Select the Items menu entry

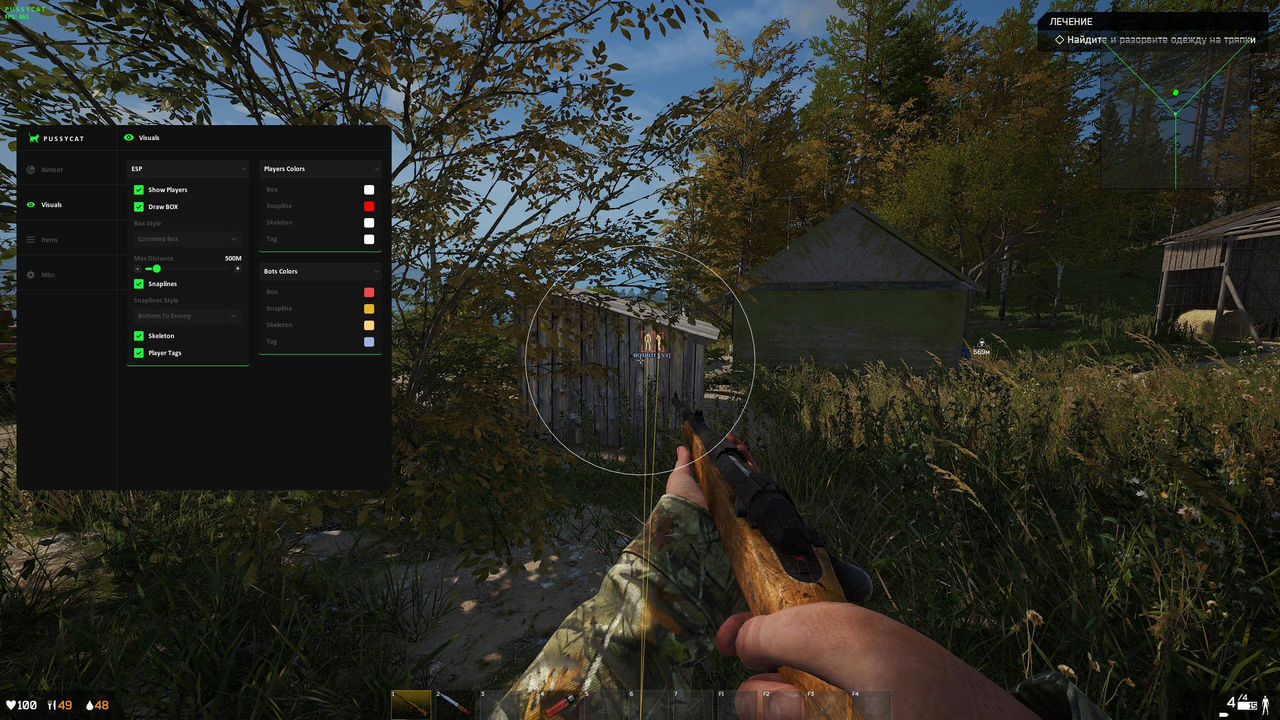[50, 239]
